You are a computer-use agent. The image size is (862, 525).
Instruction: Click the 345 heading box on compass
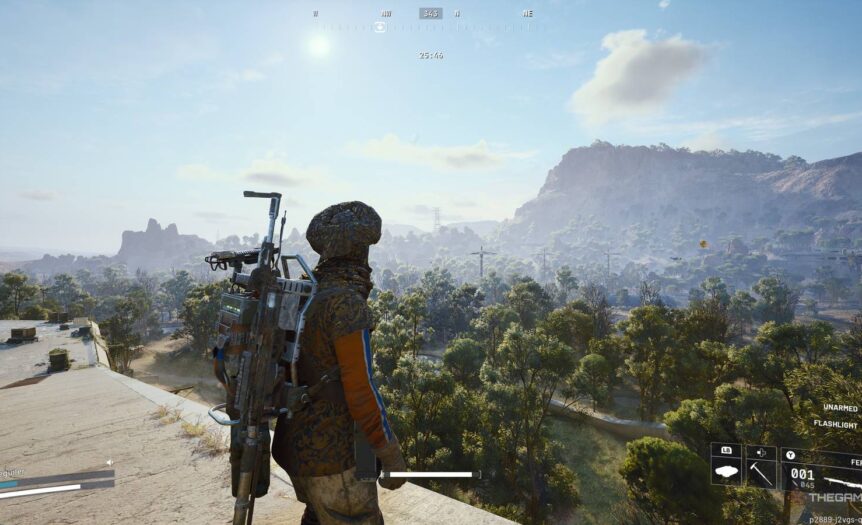pyautogui.click(x=430, y=13)
